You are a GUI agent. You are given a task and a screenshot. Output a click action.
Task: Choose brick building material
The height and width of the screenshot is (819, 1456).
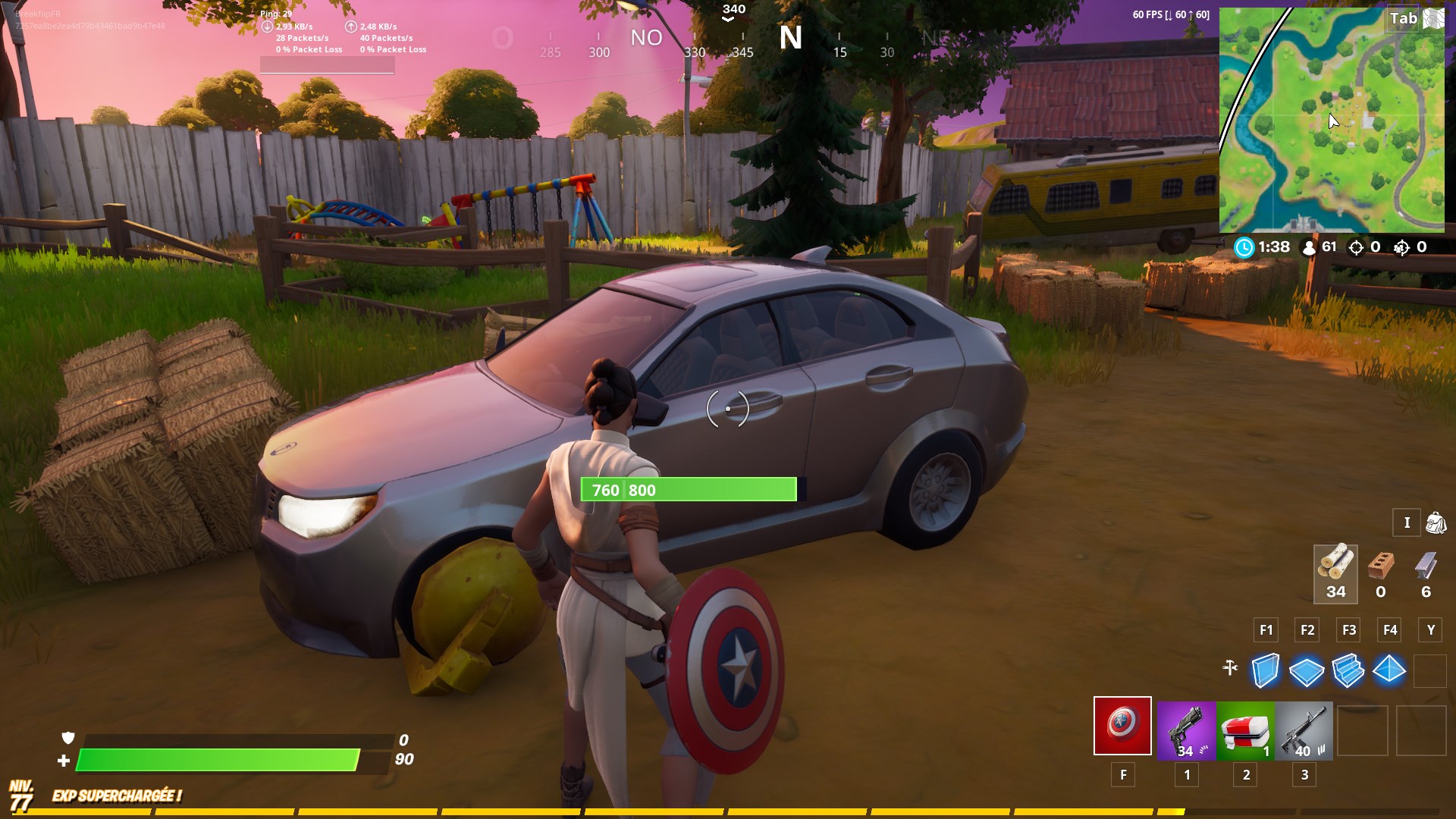tap(1381, 573)
